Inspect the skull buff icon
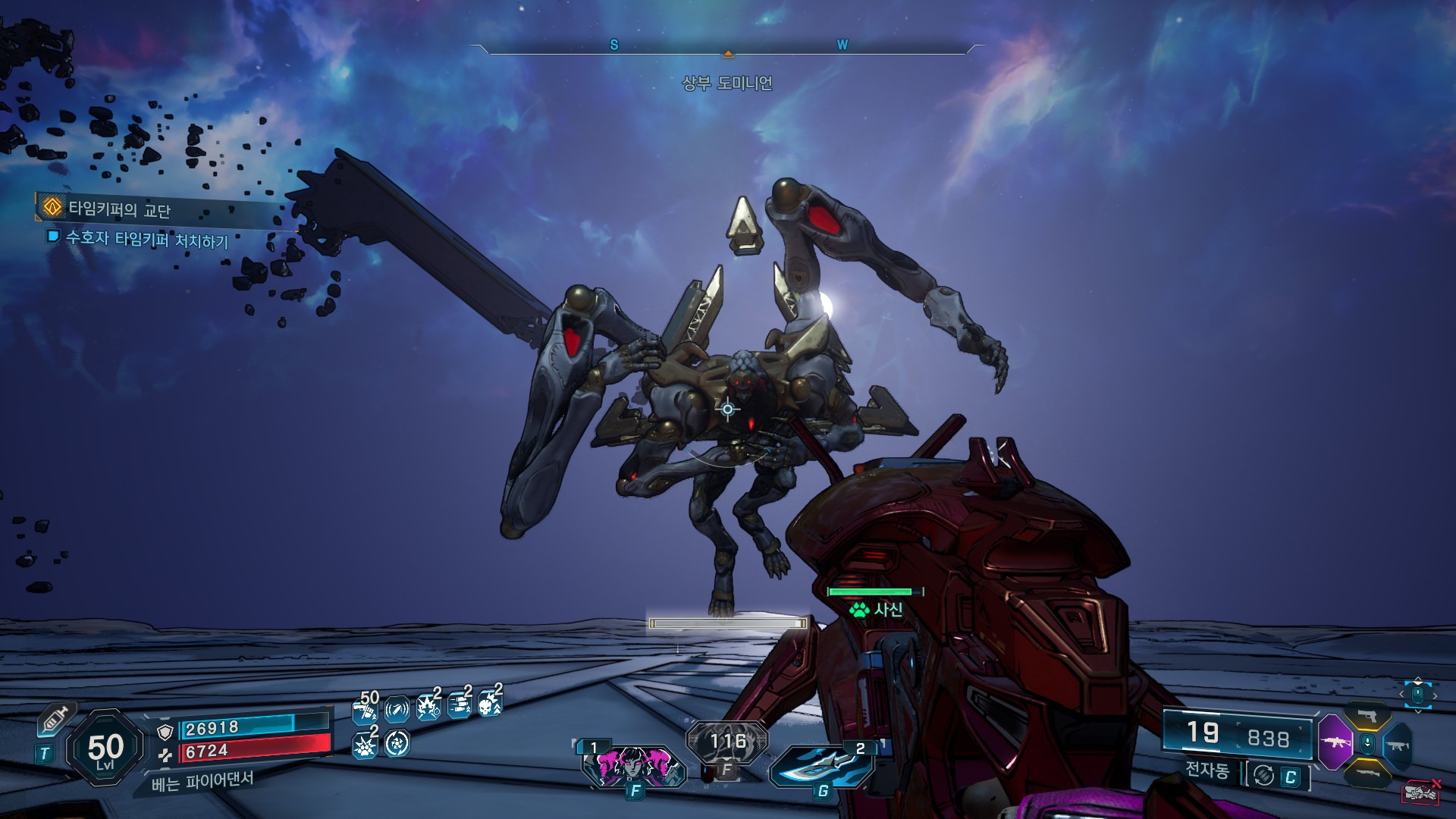Viewport: 1456px width, 819px height. pyautogui.click(x=490, y=707)
